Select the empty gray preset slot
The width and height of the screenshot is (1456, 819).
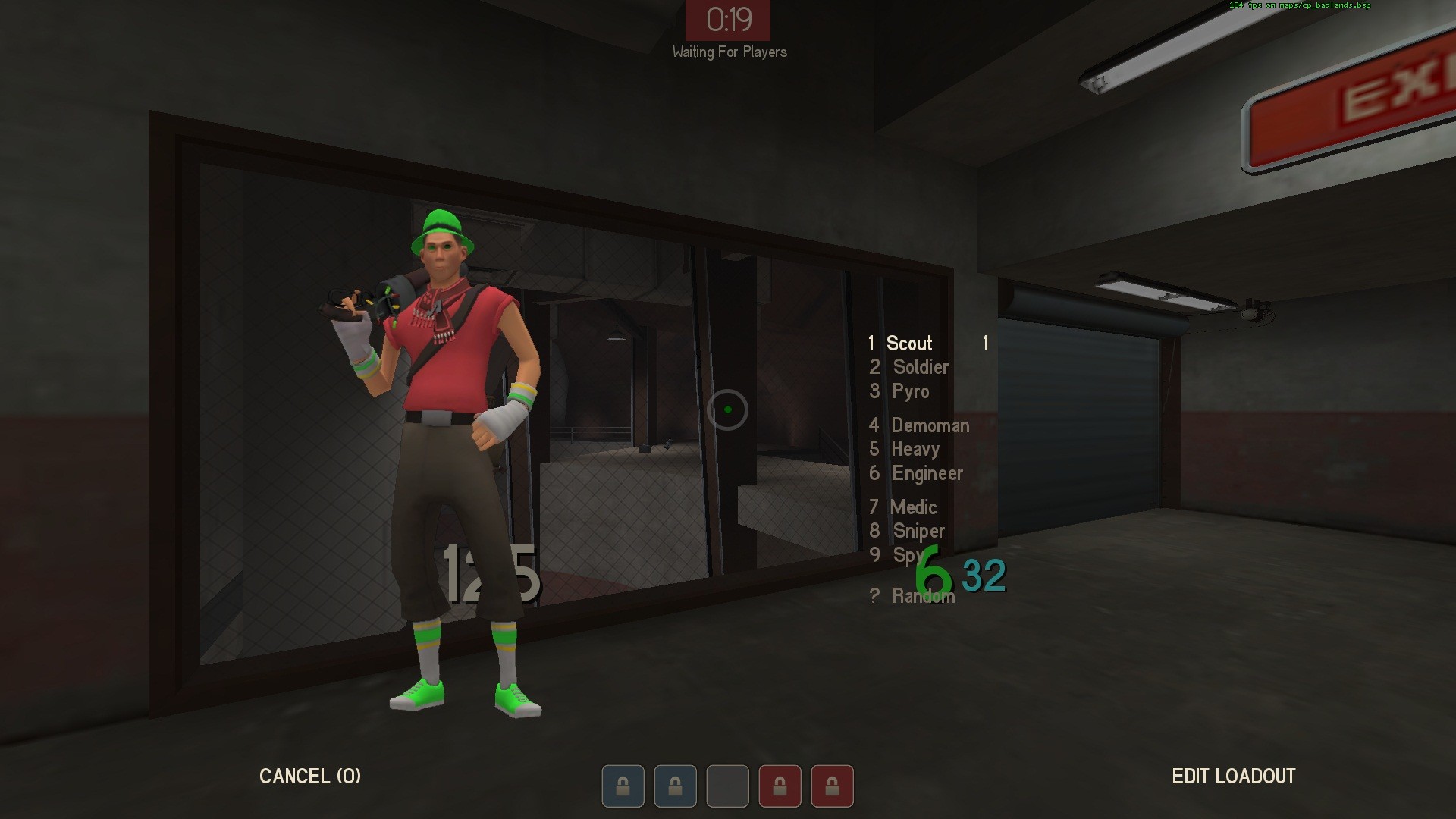point(727,786)
